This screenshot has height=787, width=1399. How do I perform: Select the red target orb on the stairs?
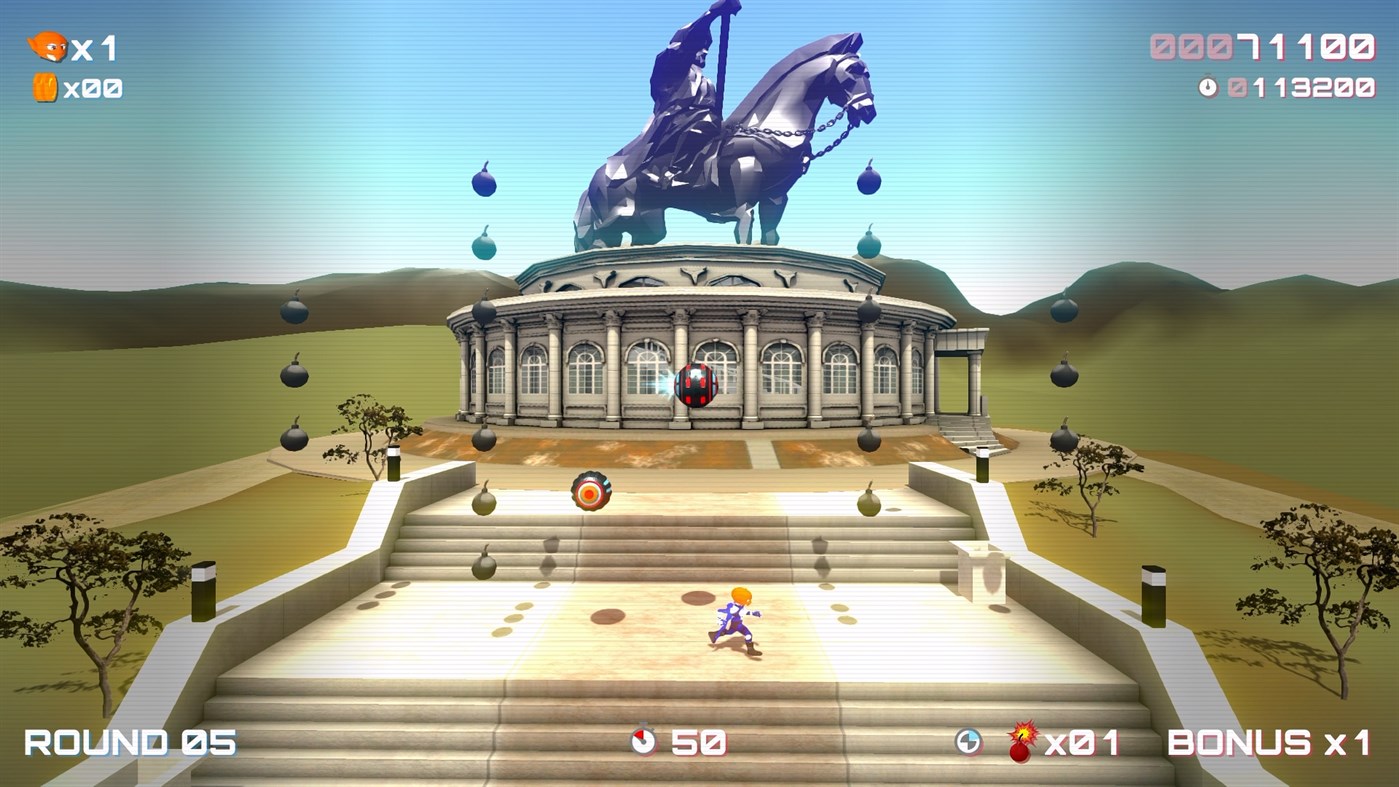592,490
